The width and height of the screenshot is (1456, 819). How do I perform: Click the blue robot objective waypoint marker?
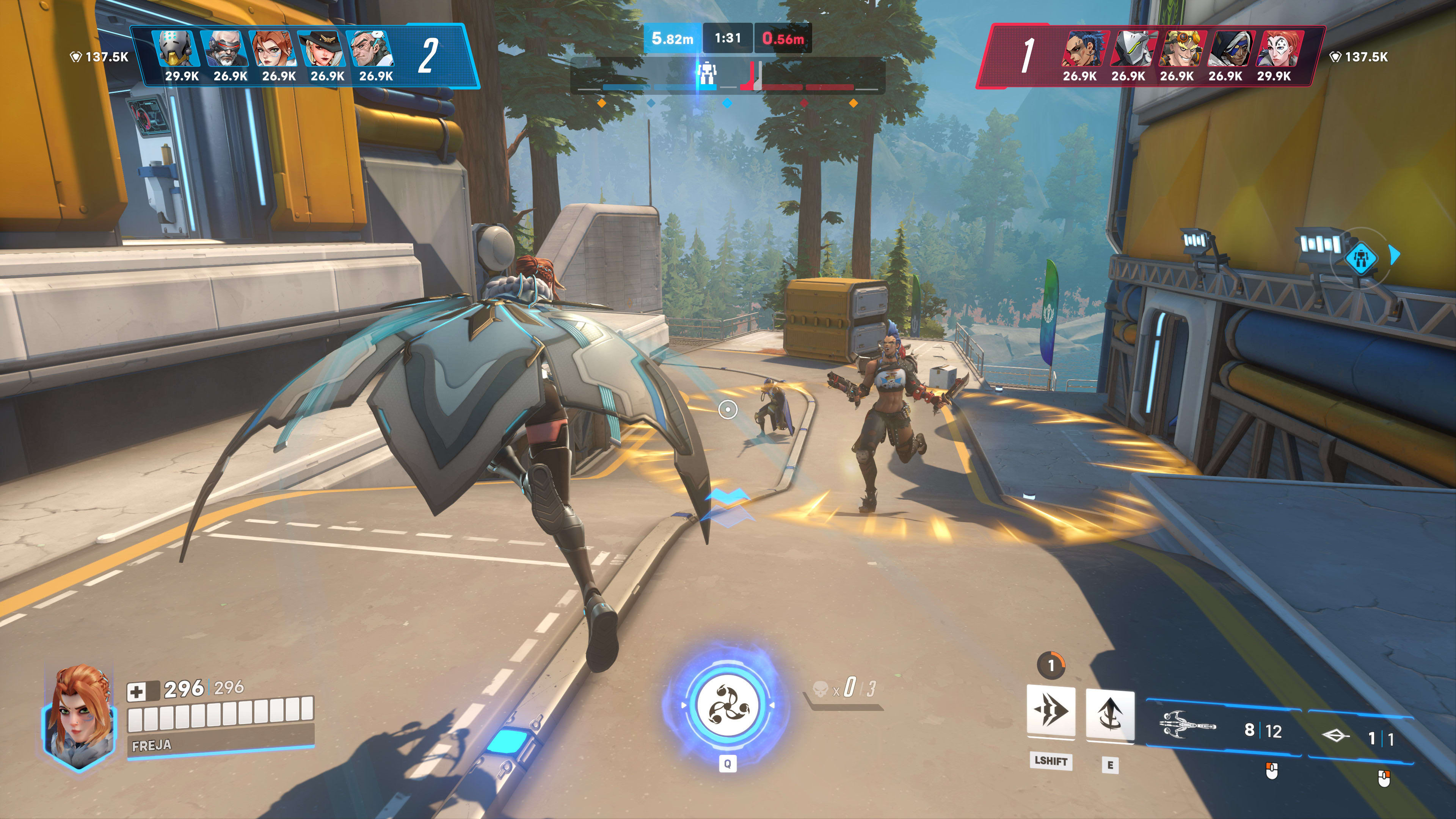(x=1360, y=257)
